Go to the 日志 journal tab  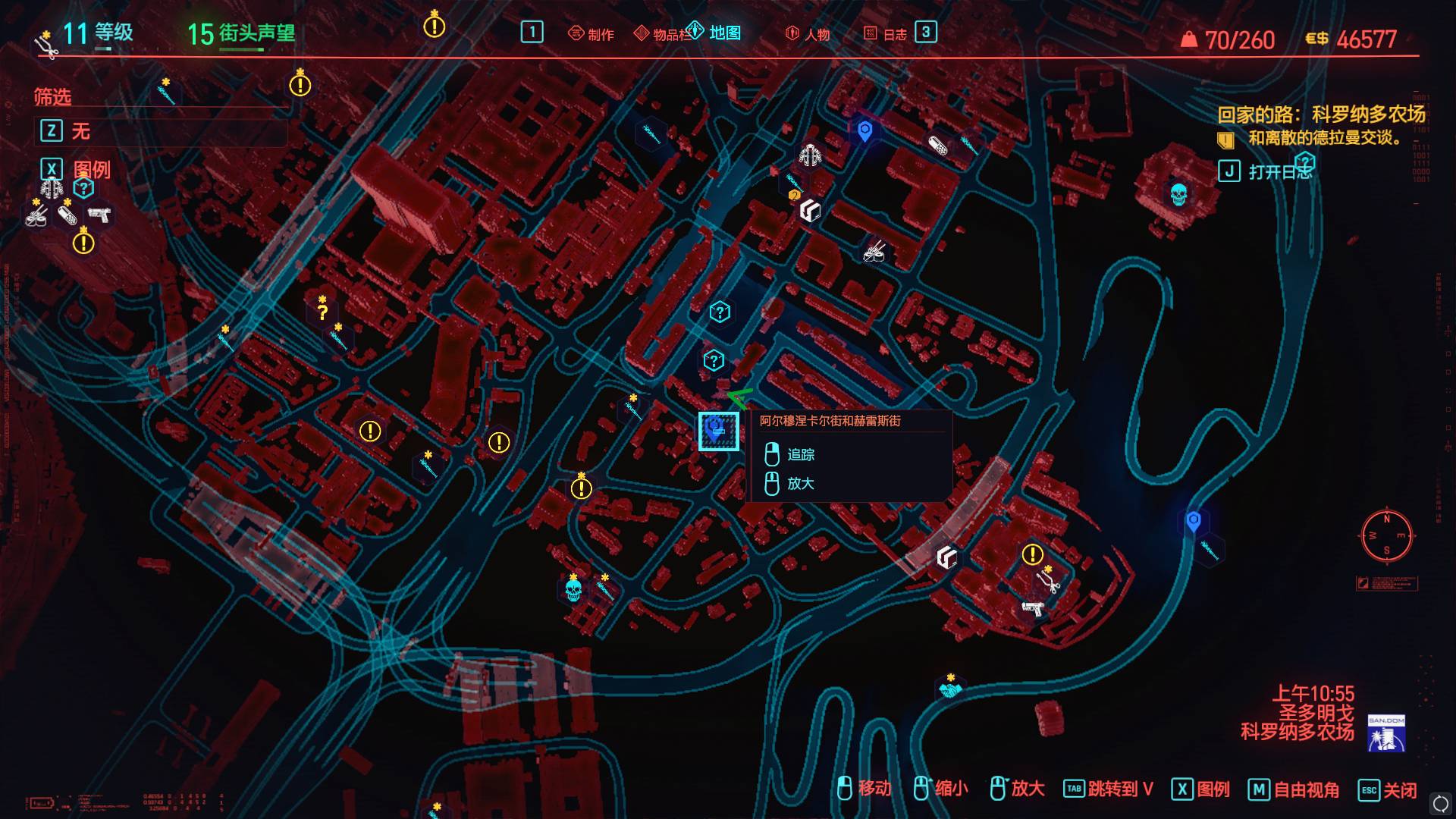(886, 34)
